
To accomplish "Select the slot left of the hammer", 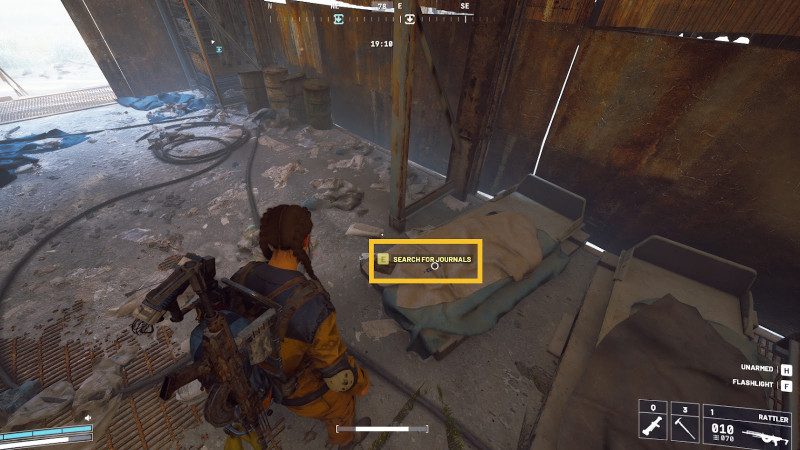I will [x=656, y=424].
